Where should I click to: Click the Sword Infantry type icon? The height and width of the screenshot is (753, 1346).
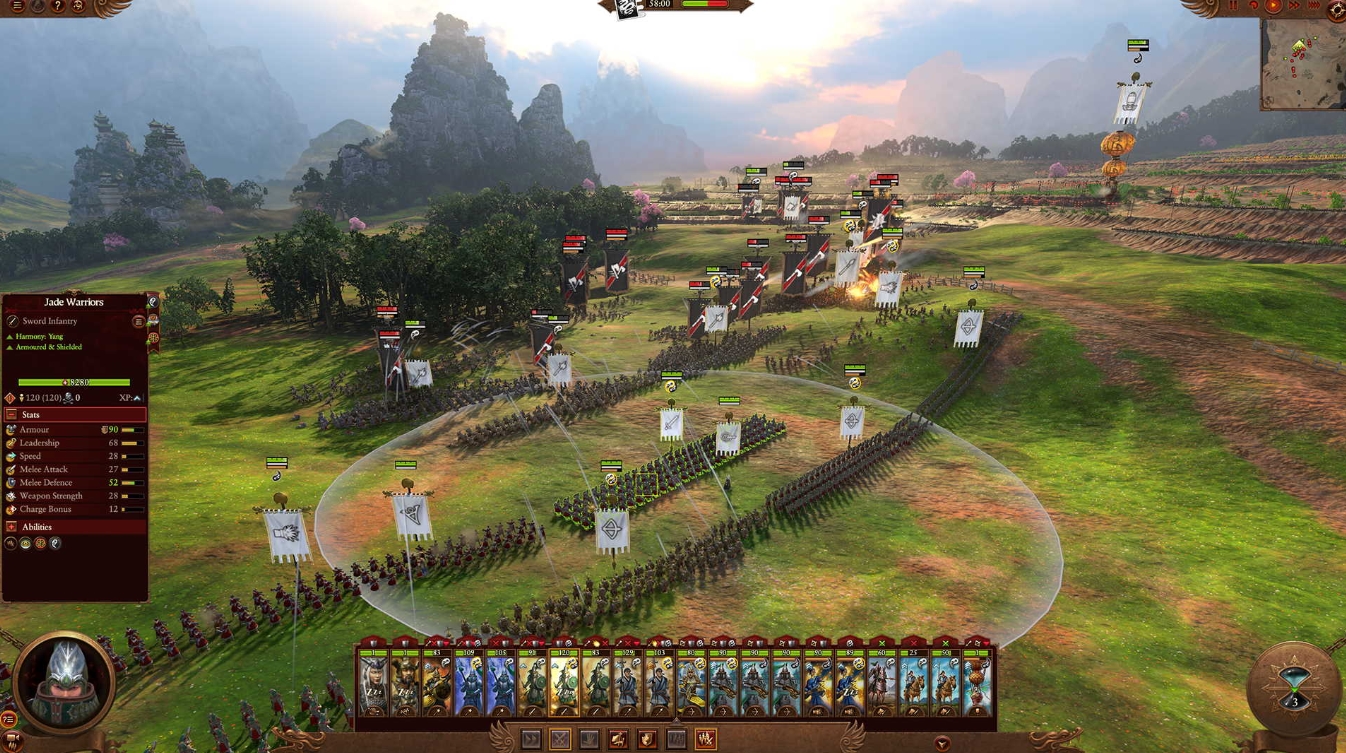tap(12, 322)
